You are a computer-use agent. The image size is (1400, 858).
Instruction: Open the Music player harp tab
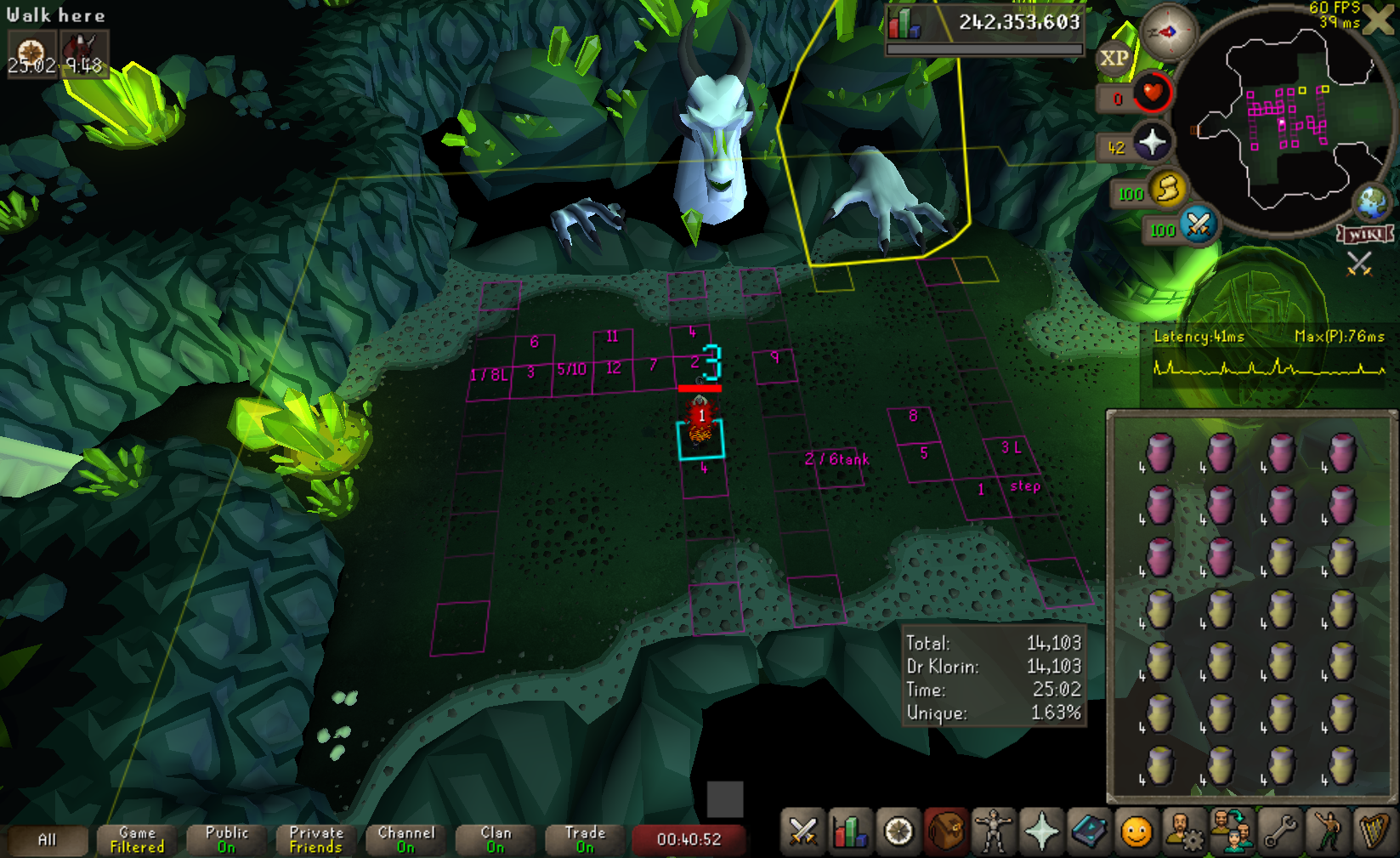pyautogui.click(x=1374, y=832)
